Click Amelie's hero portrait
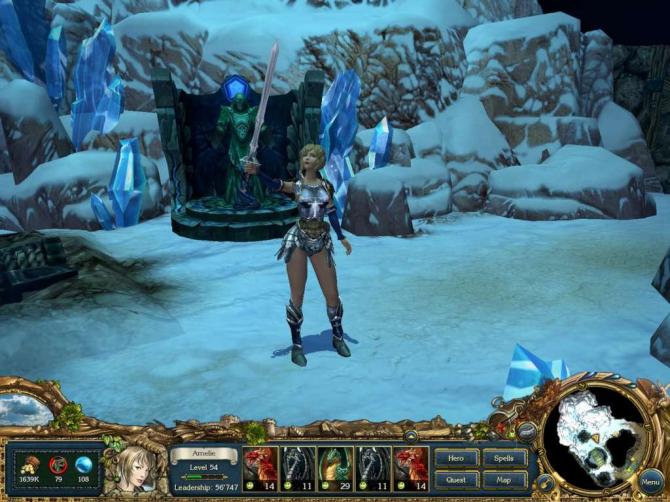The image size is (670, 502). [135, 466]
